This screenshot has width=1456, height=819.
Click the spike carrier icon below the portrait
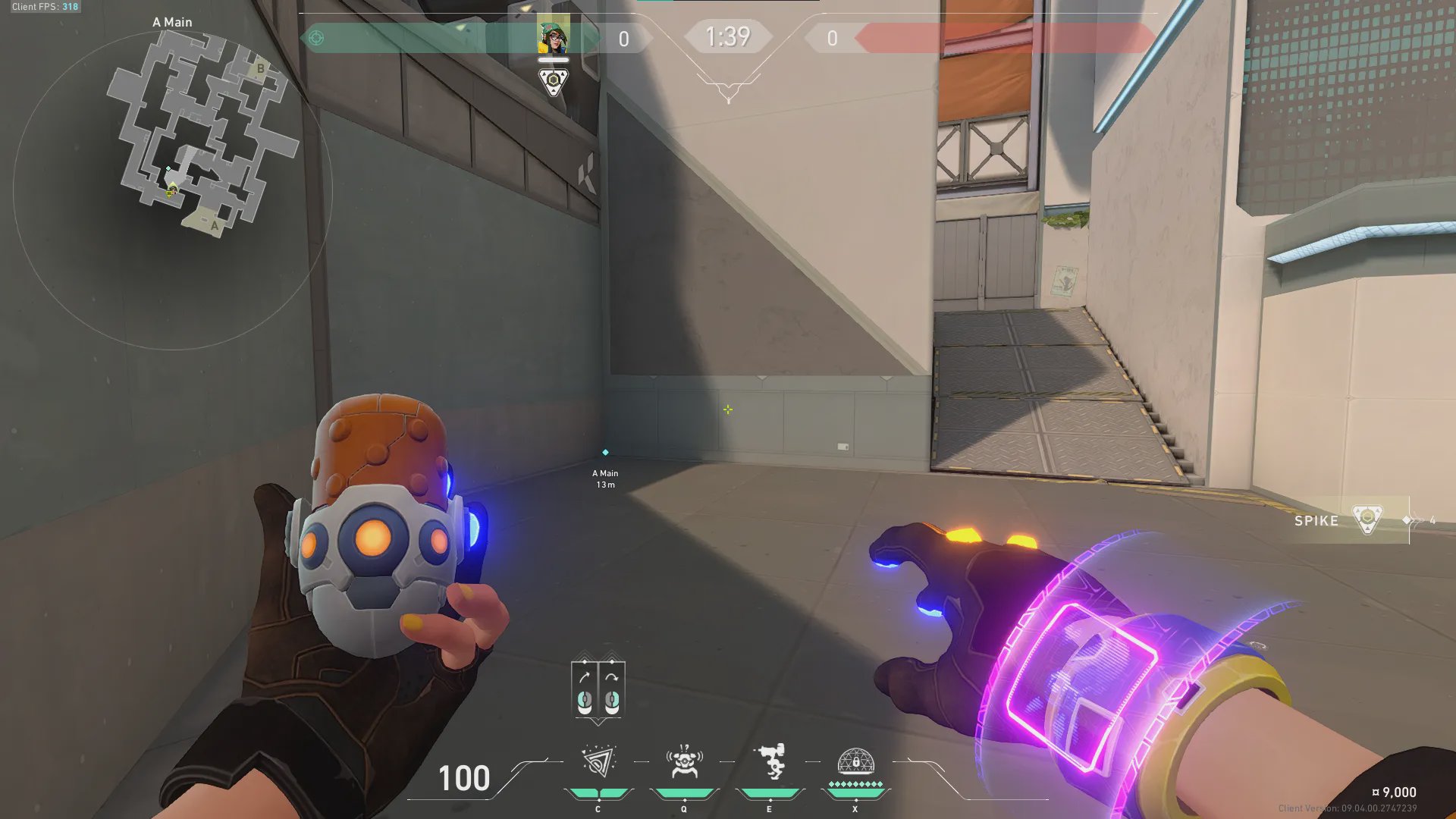(x=554, y=80)
